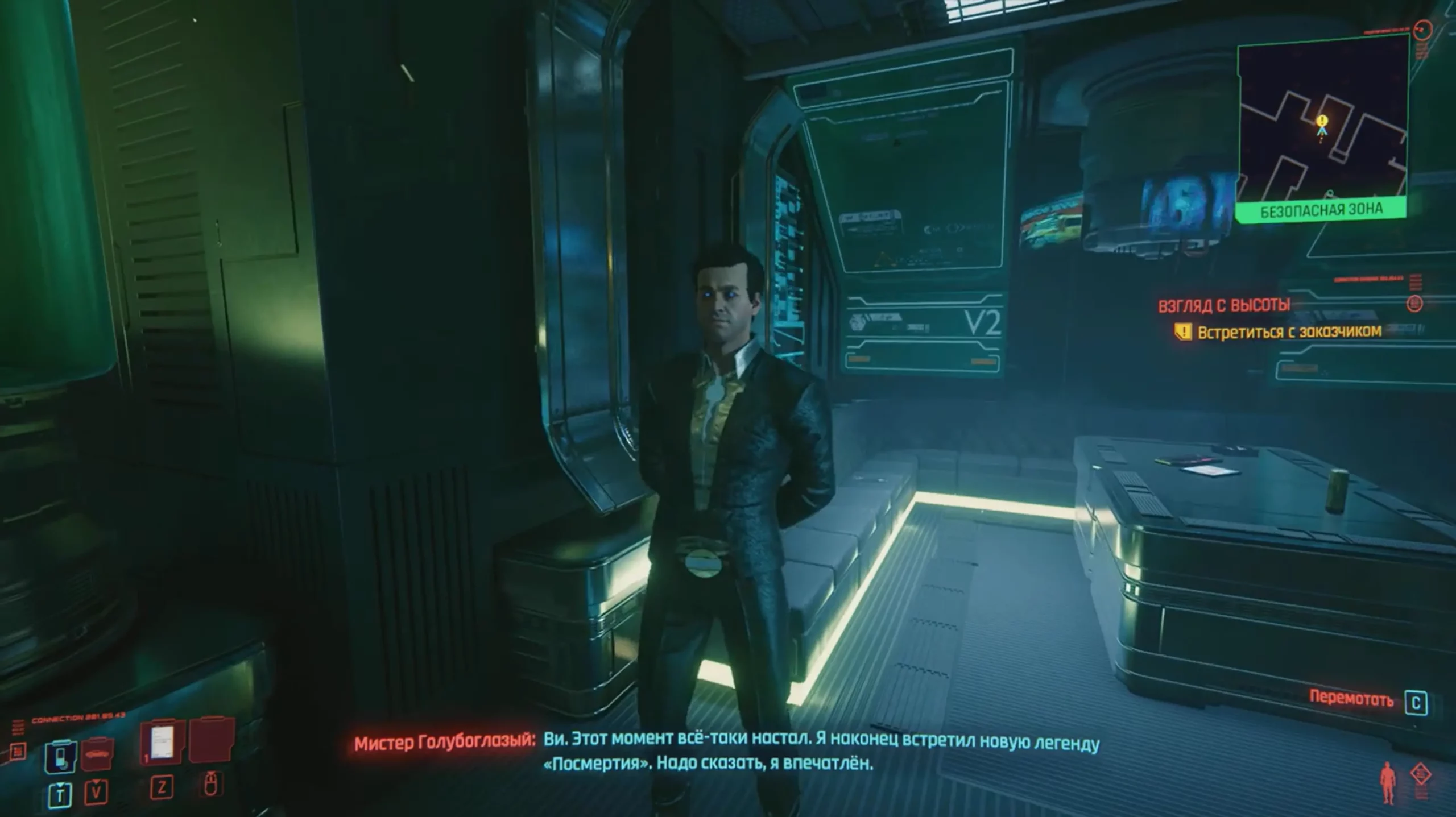
Task: Use the white paper consumable slot
Action: click(x=163, y=742)
